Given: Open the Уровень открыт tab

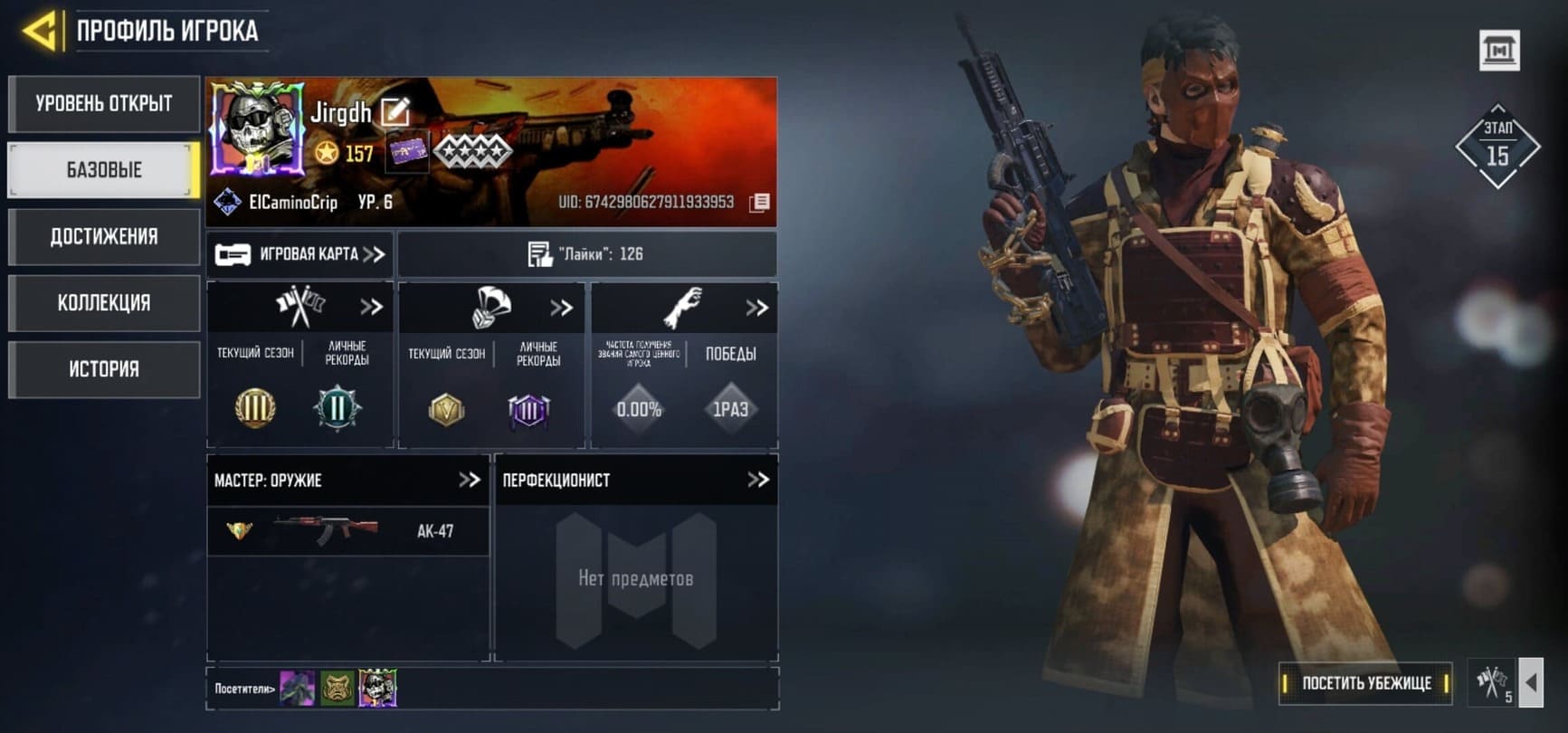Looking at the screenshot, I should 104,104.
